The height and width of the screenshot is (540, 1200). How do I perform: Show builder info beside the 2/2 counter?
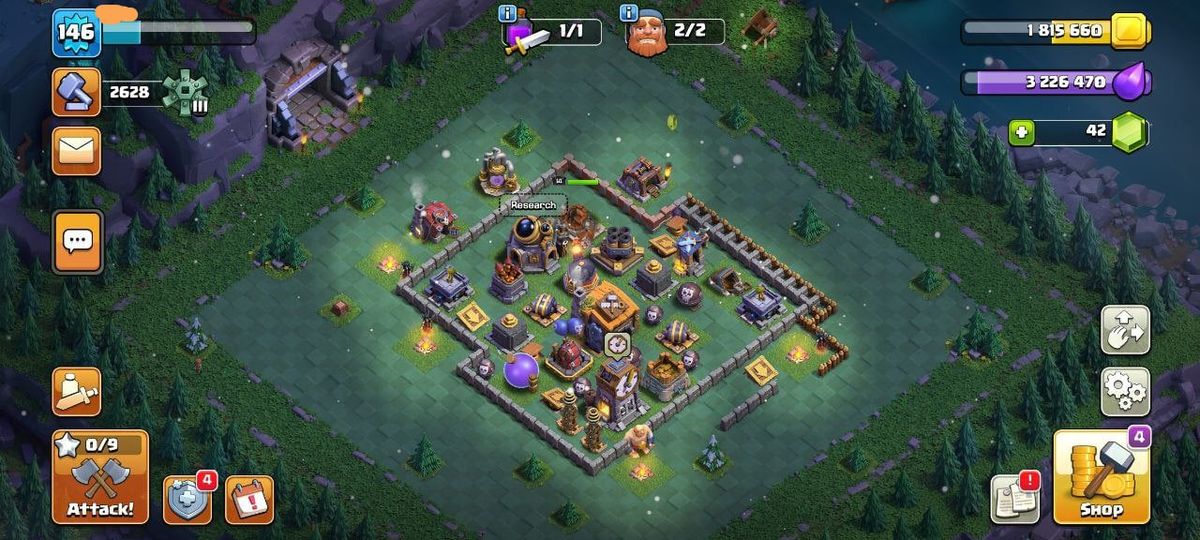coord(629,13)
